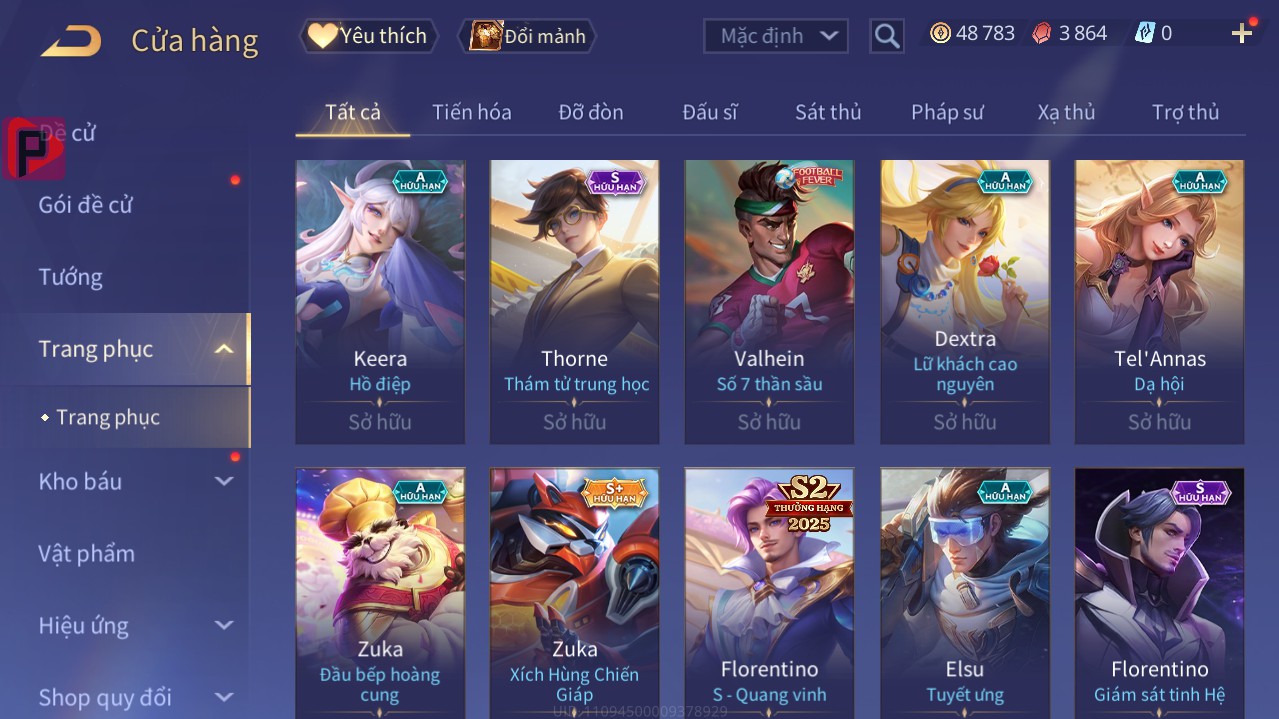This screenshot has height=719, width=1279.
Task: Switch to the Đỡ đòn tab
Action: [590, 112]
